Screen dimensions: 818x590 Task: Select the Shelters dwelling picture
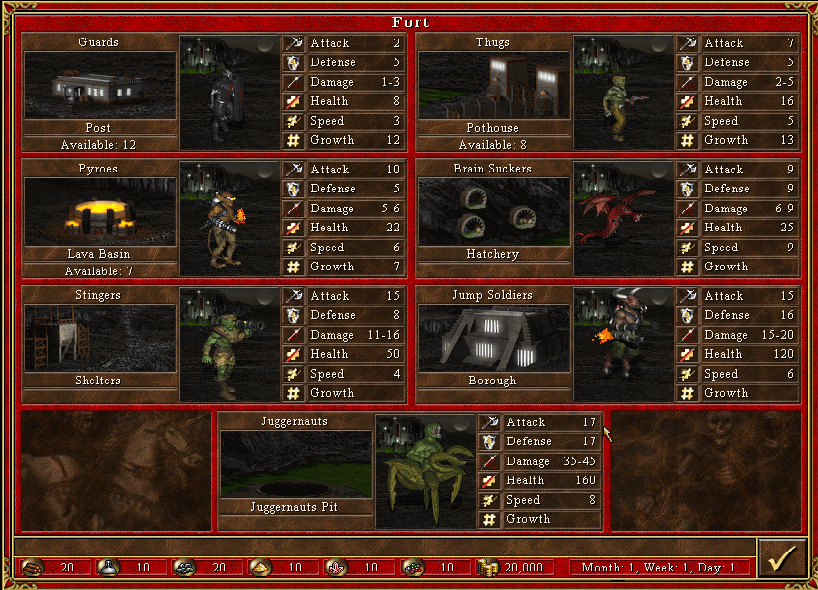pos(99,338)
